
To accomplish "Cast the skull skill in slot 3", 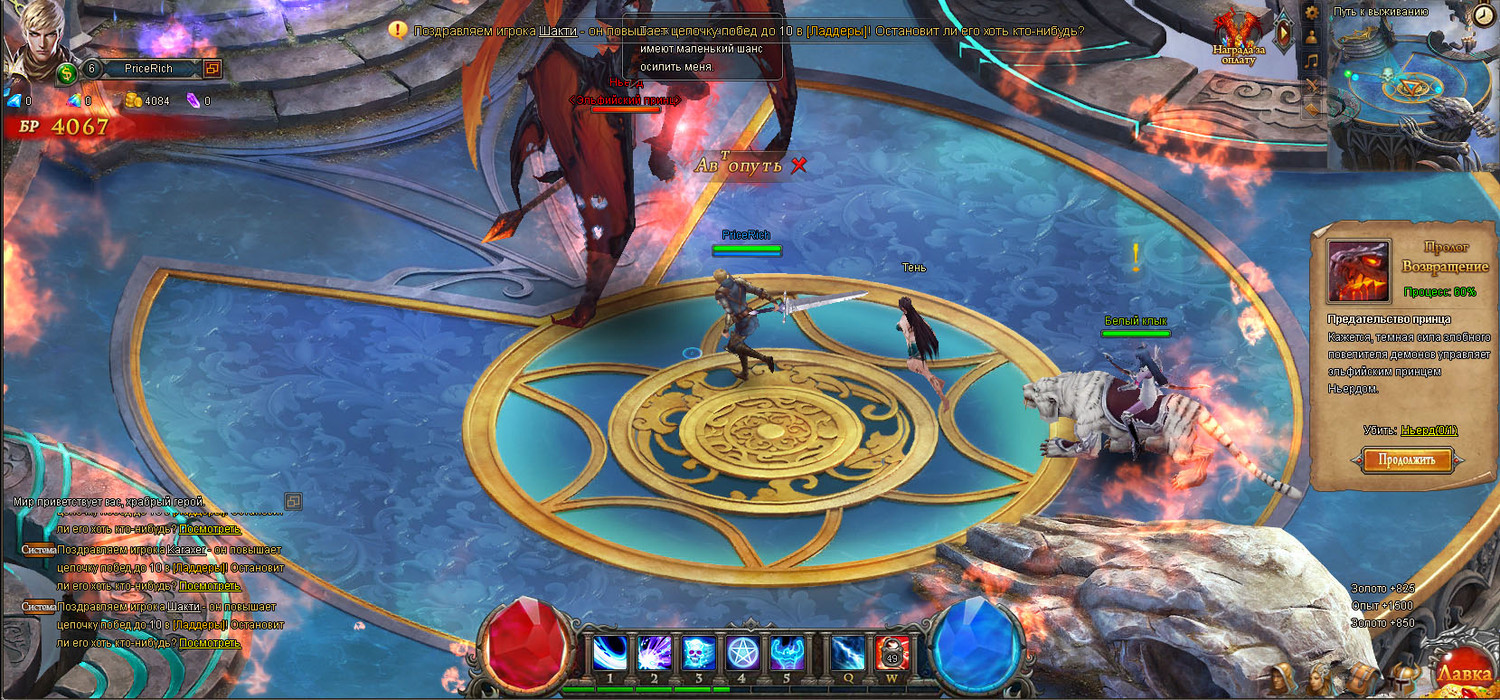I will pos(698,654).
